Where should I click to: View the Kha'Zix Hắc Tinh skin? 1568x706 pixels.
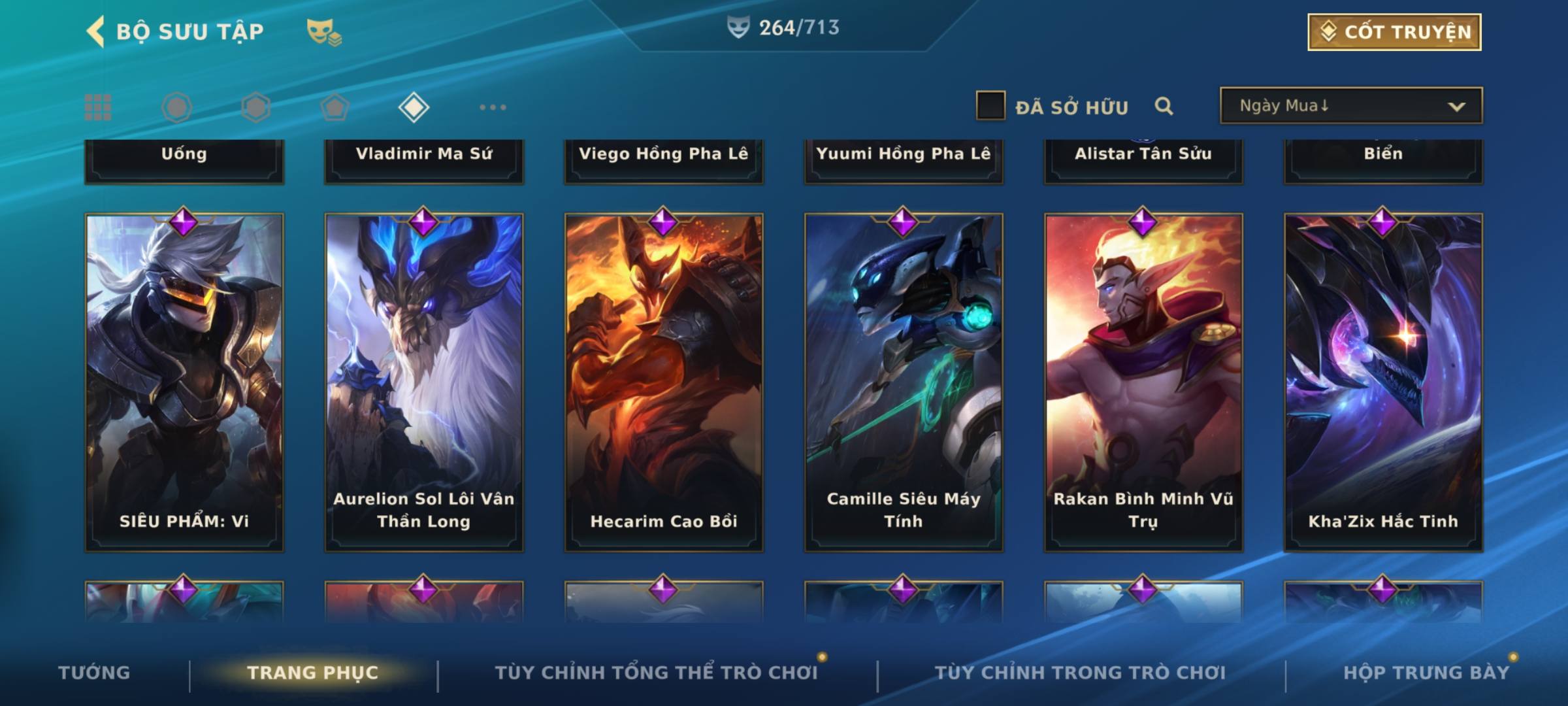coord(1383,382)
